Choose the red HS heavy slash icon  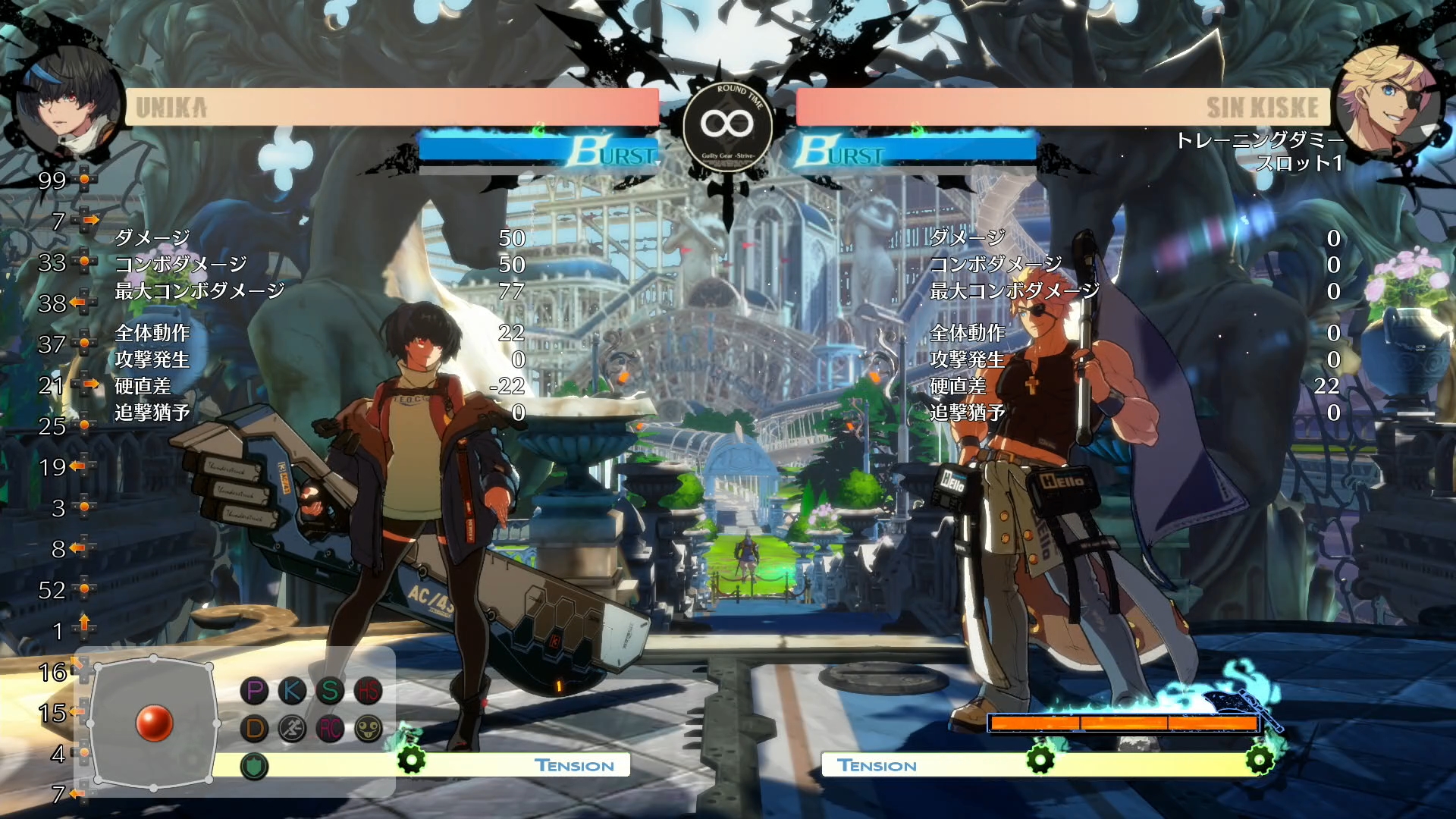point(369,690)
